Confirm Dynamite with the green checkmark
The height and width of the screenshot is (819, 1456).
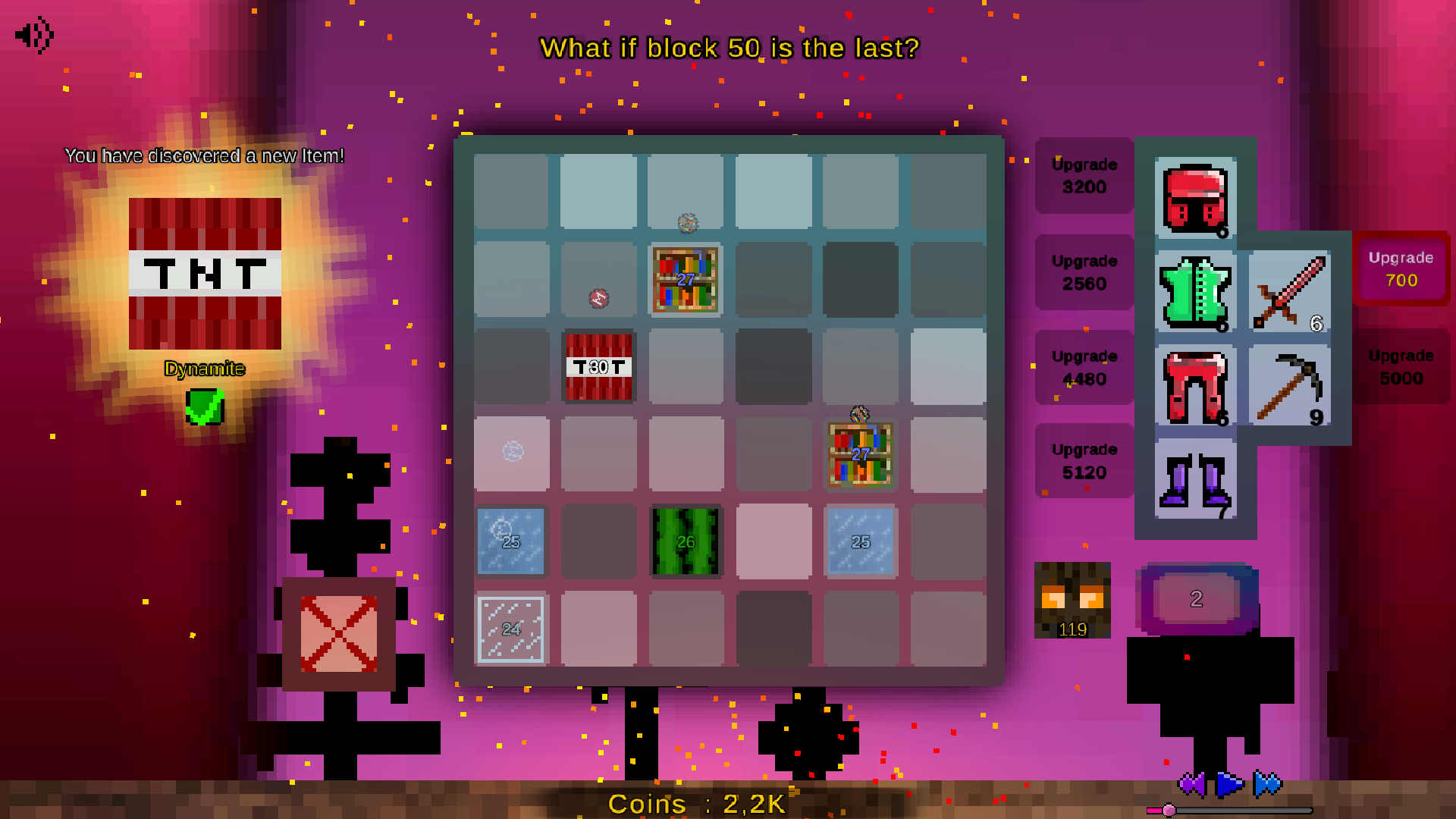202,406
